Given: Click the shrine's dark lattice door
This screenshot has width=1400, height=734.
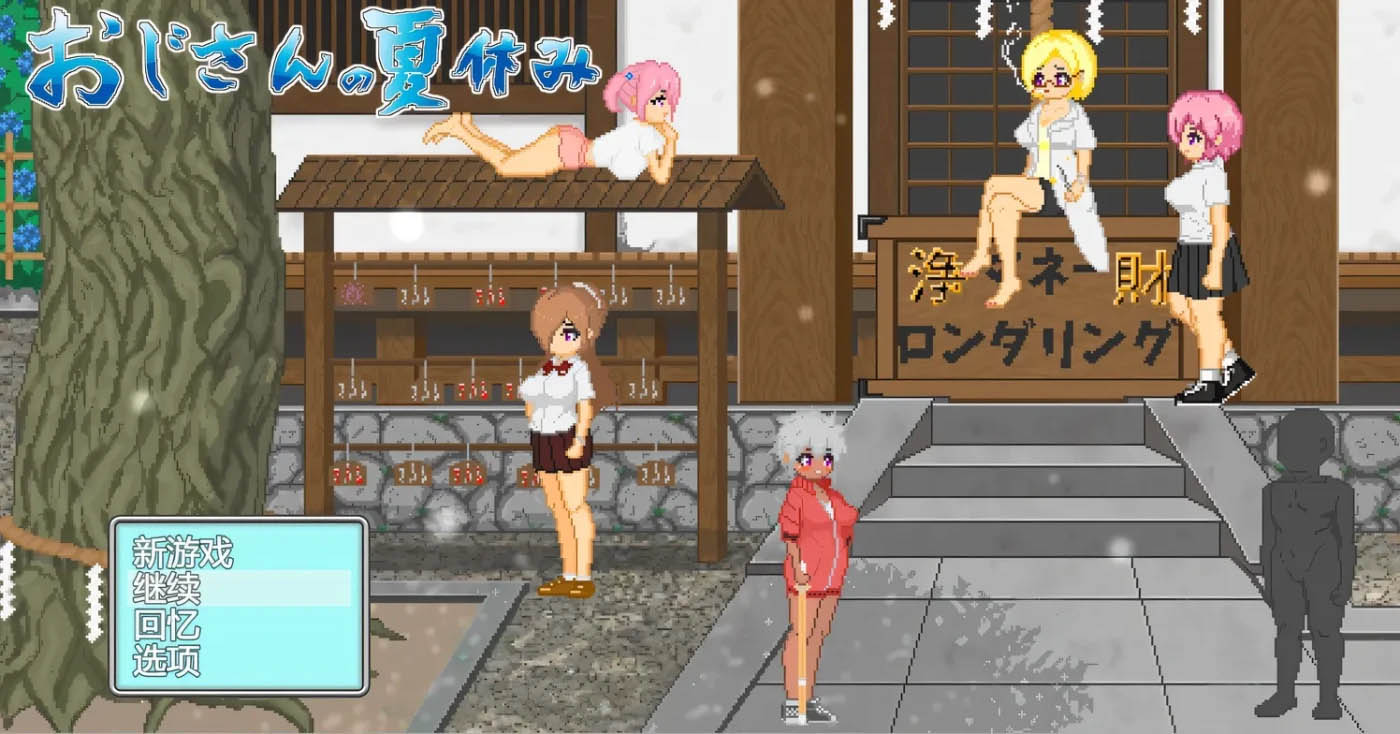Looking at the screenshot, I should point(950,110).
